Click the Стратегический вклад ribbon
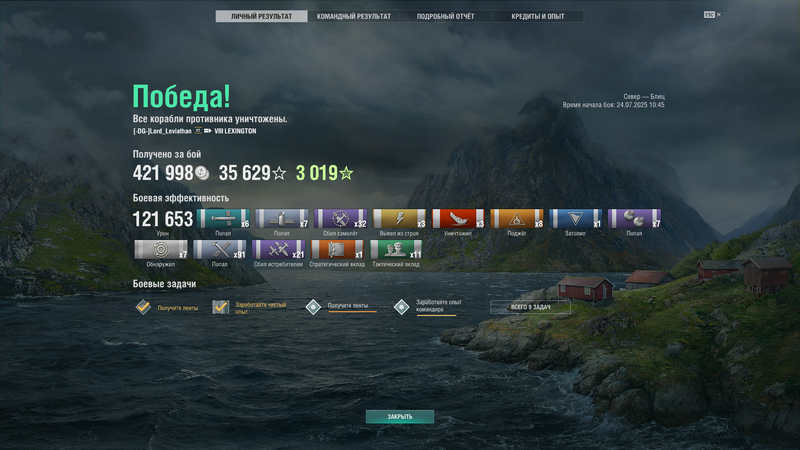Image resolution: width=800 pixels, height=450 pixels. [337, 249]
